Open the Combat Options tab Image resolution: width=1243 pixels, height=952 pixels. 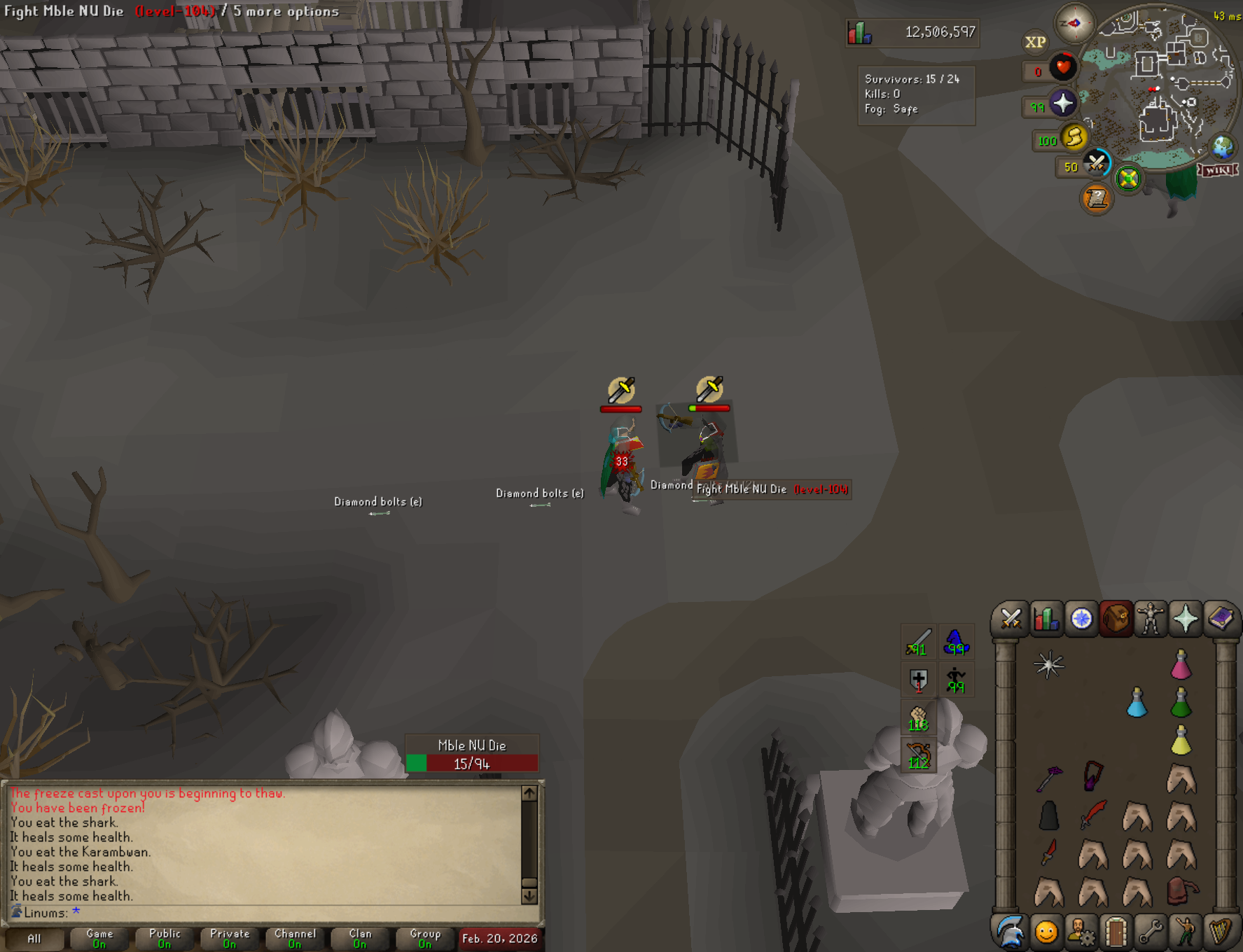point(1011,619)
